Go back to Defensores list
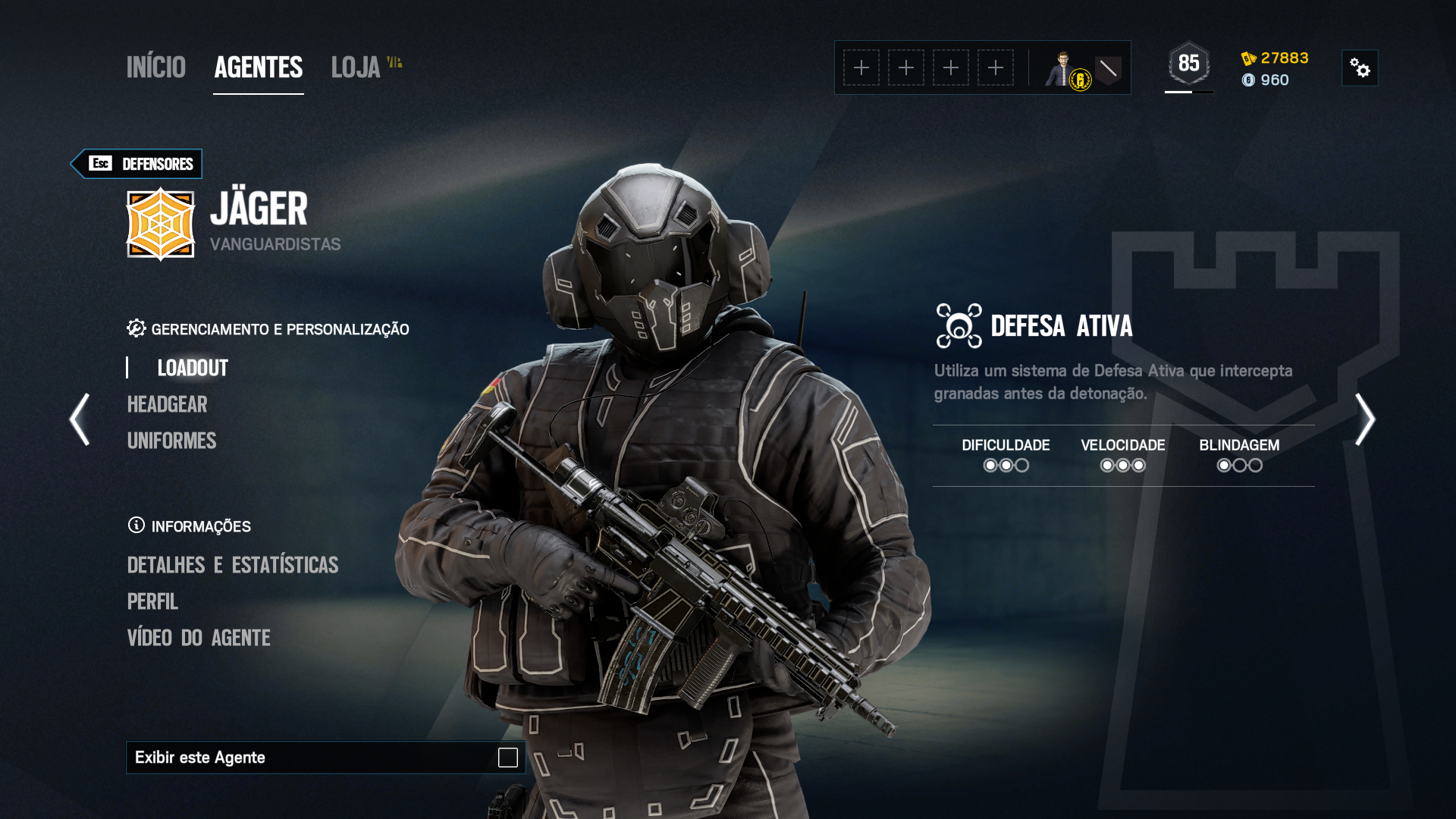This screenshot has width=1456, height=819. [137, 164]
